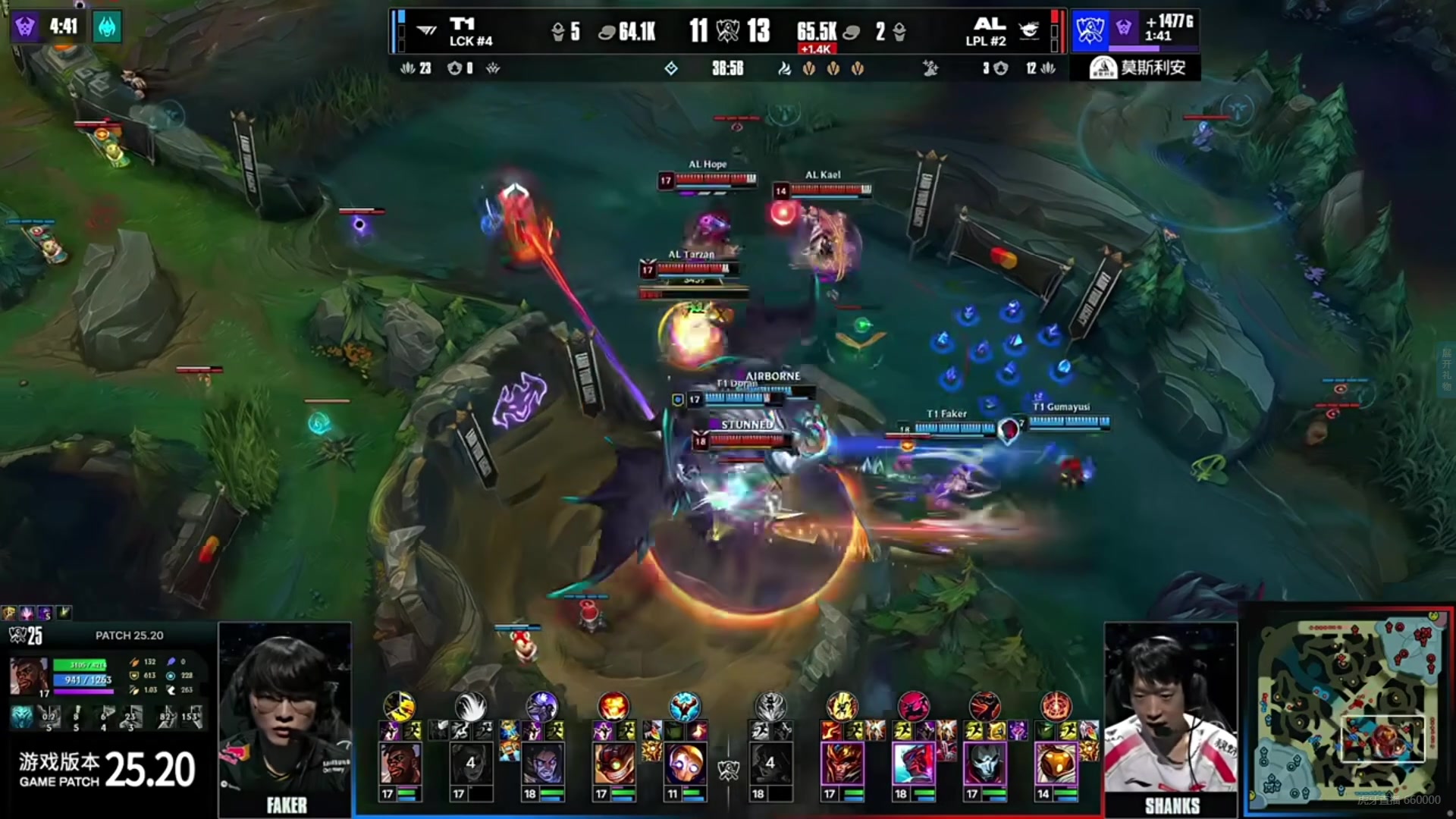Click the AL team logo on scoreboard
The height and width of the screenshot is (819, 1456).
[989, 24]
